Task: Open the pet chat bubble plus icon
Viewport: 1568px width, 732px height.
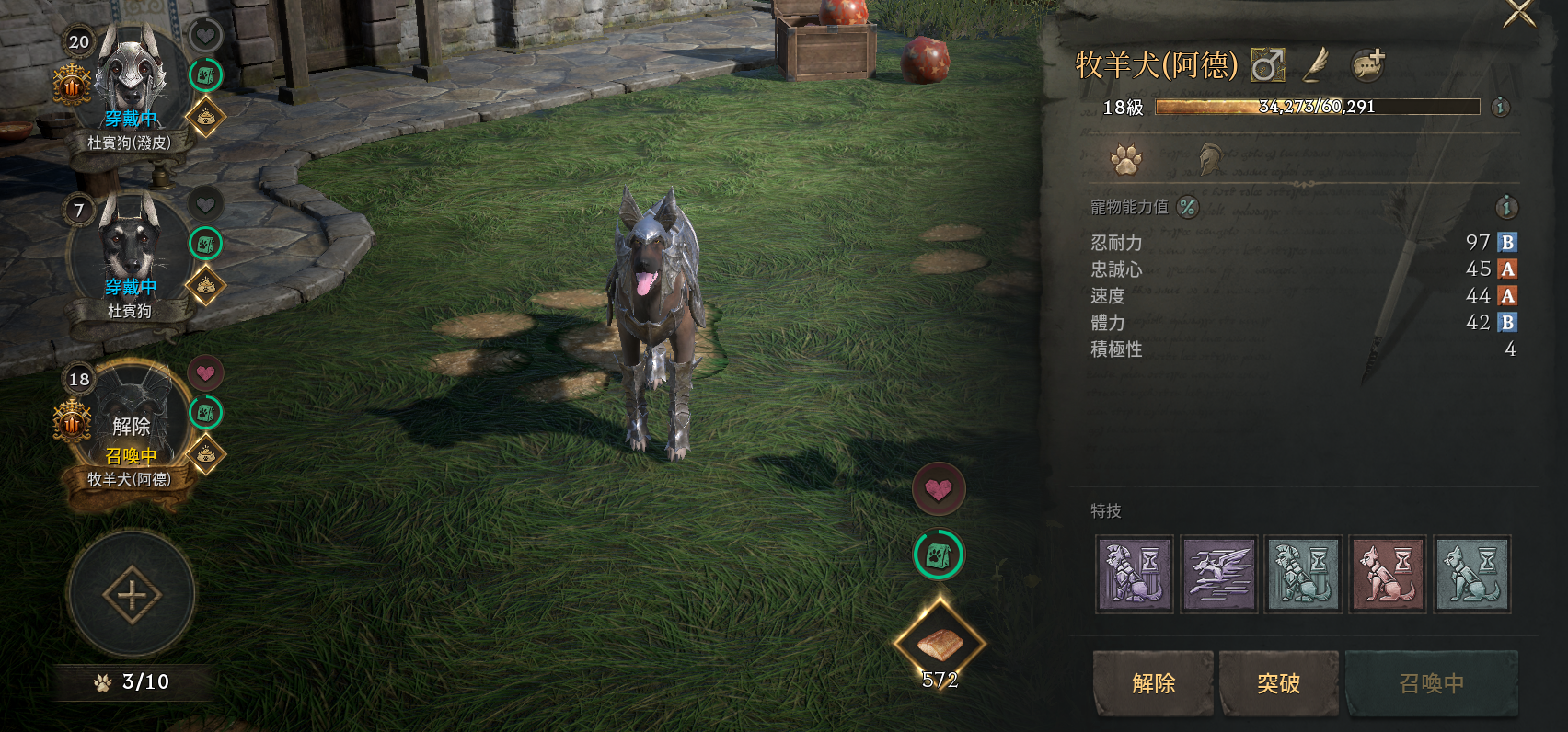Action: (1368, 64)
